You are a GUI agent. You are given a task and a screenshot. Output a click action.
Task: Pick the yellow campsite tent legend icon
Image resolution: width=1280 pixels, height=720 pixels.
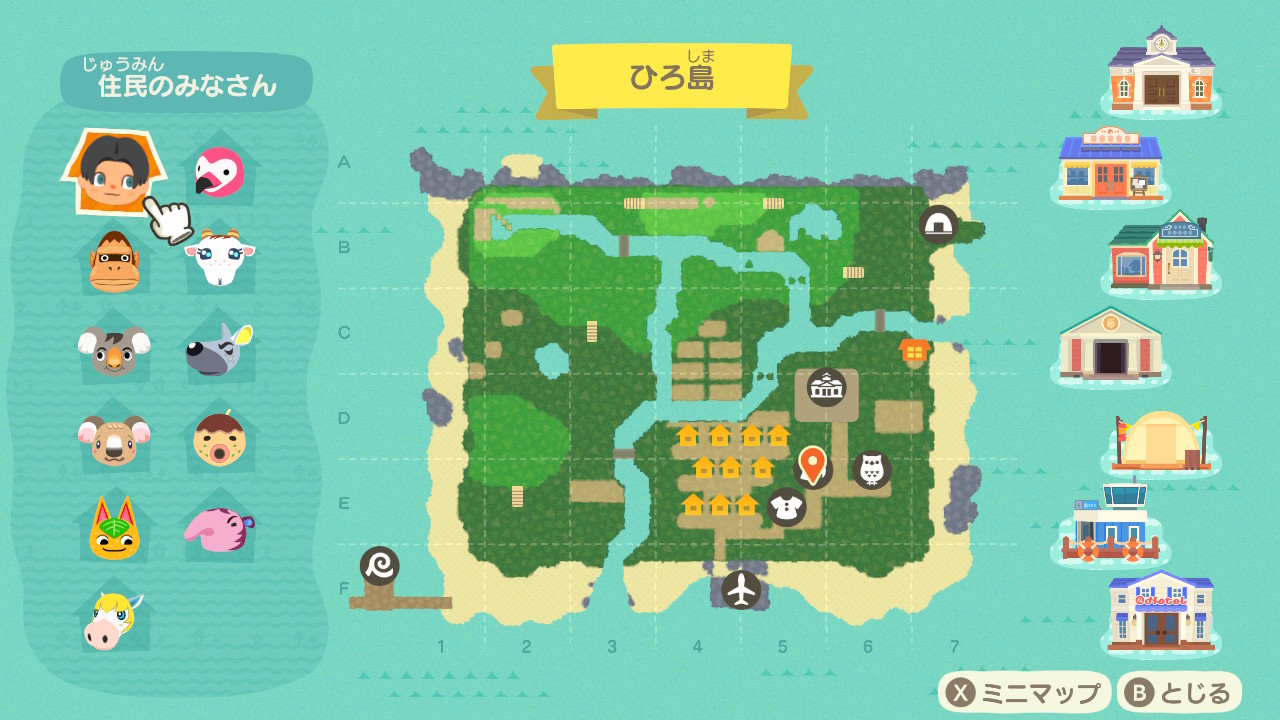[1160, 443]
